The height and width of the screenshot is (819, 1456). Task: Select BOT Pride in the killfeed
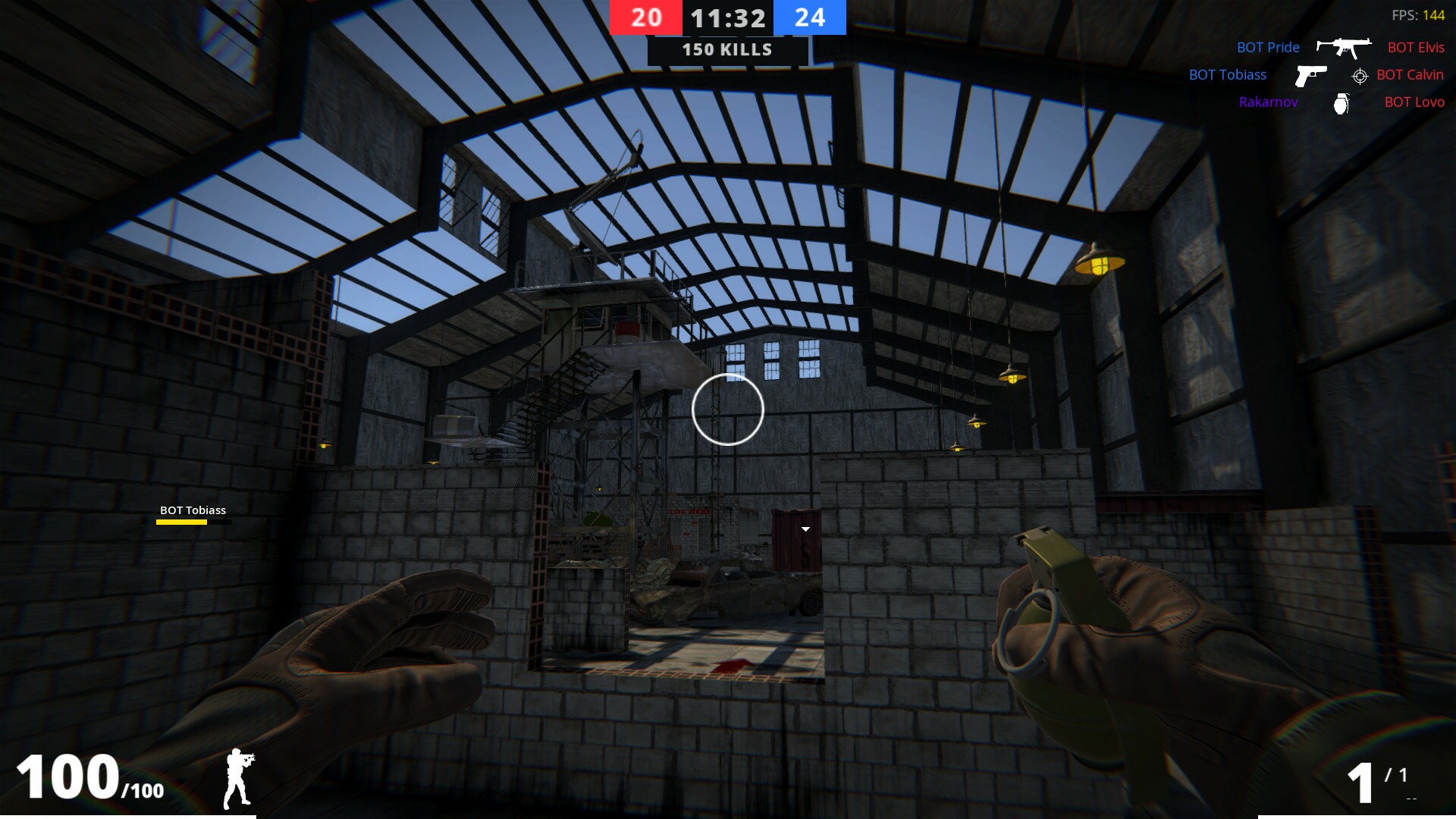click(x=1267, y=47)
